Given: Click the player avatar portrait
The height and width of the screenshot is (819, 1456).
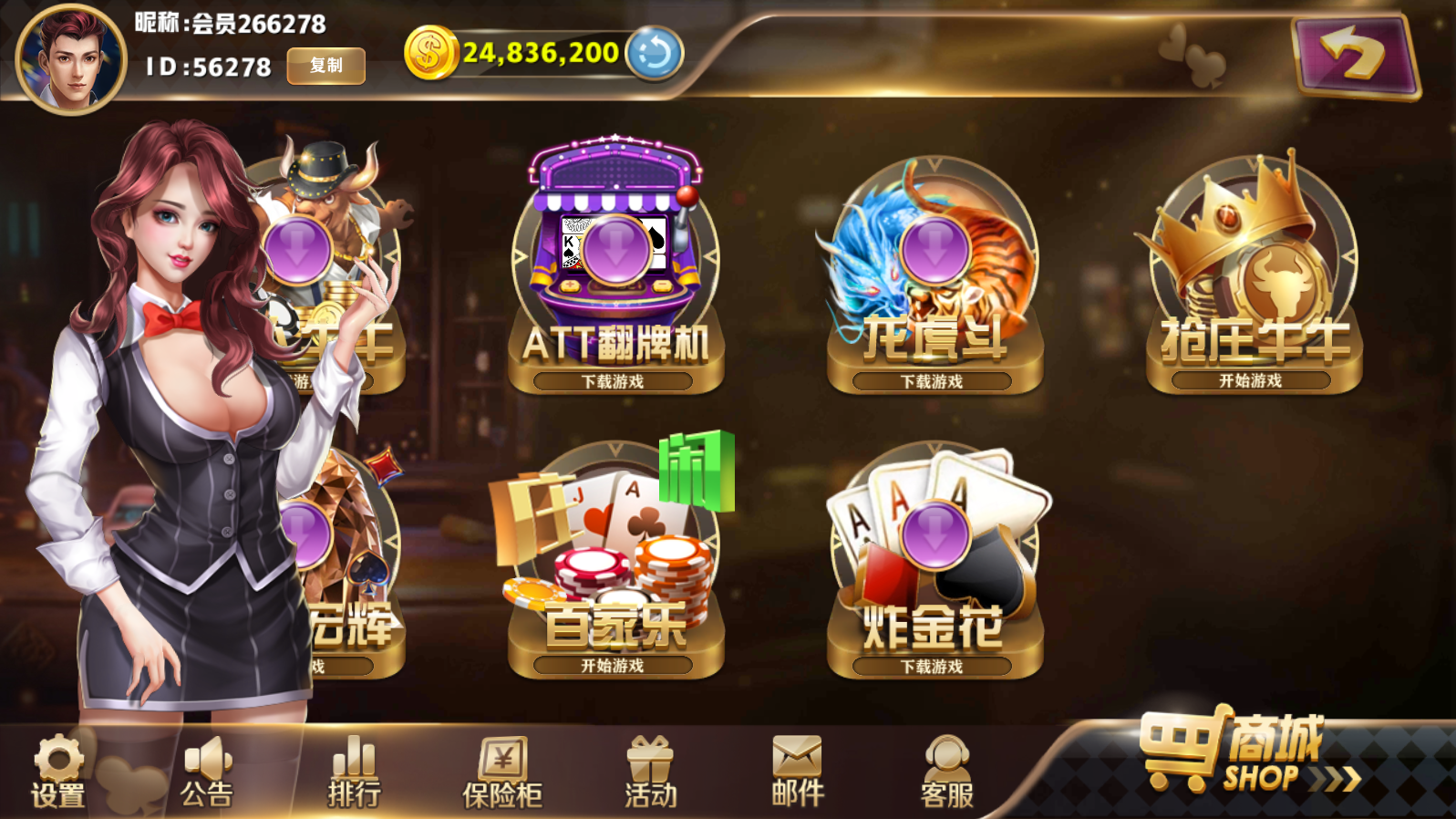Looking at the screenshot, I should point(71,60).
